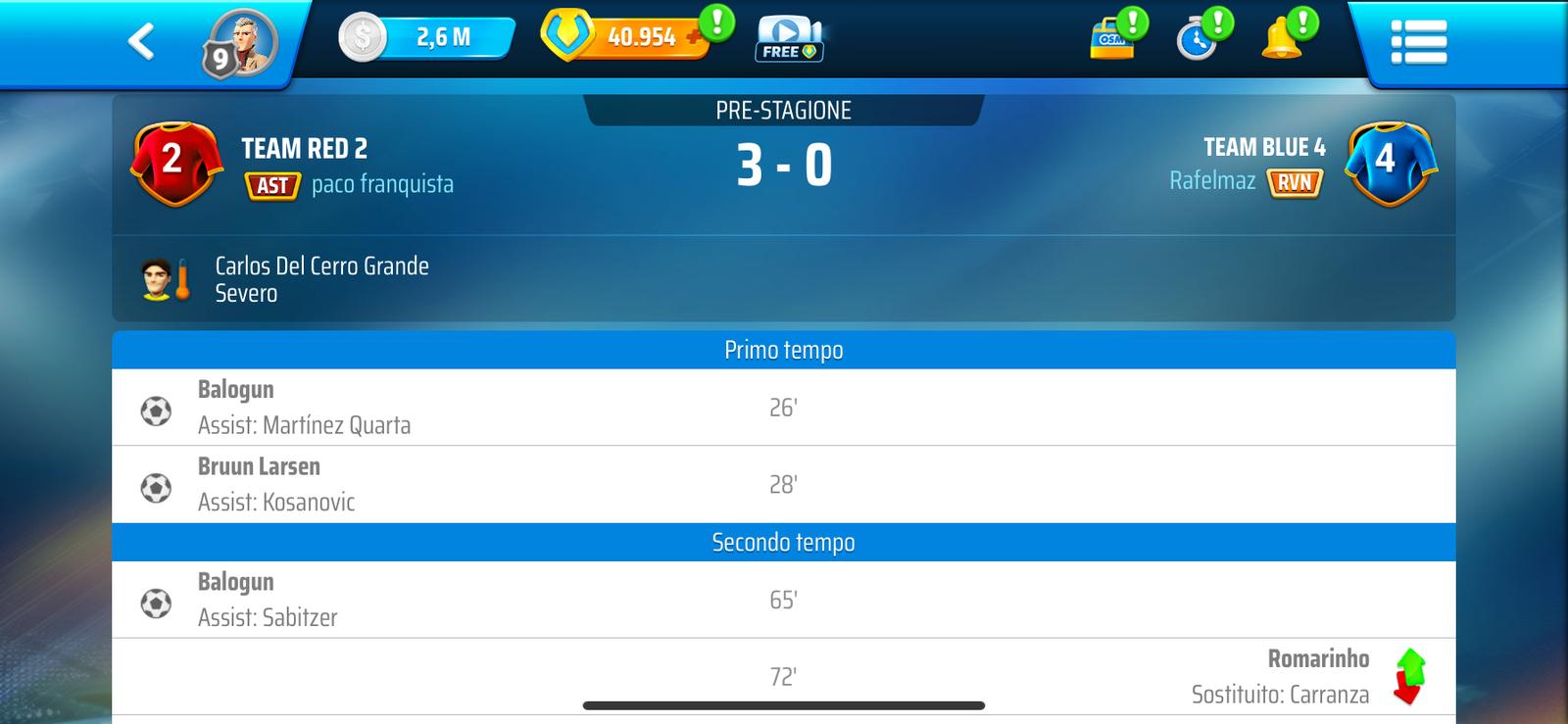The width and height of the screenshot is (1568, 724).
Task: Open the hamburger main menu
Action: point(1418,42)
